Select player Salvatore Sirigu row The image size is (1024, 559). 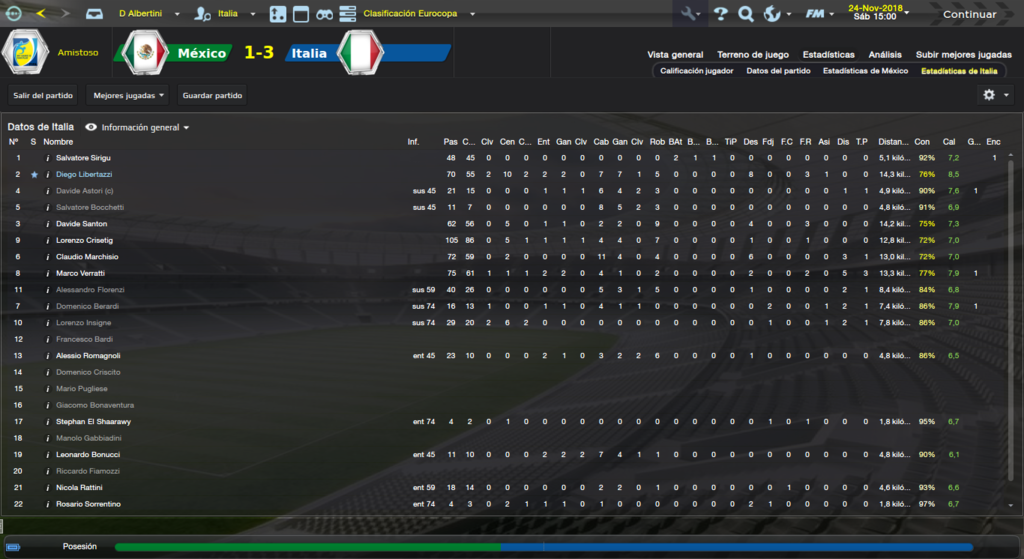click(x=84, y=158)
